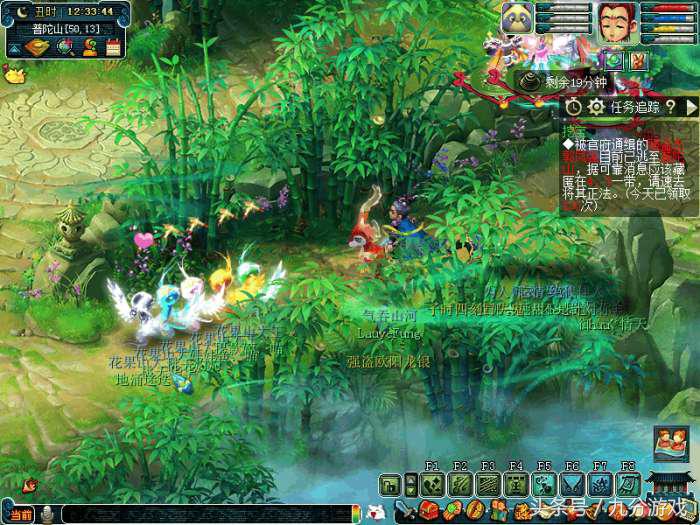Open the calendar icon under the clock
700x525 pixels.
click(113, 46)
